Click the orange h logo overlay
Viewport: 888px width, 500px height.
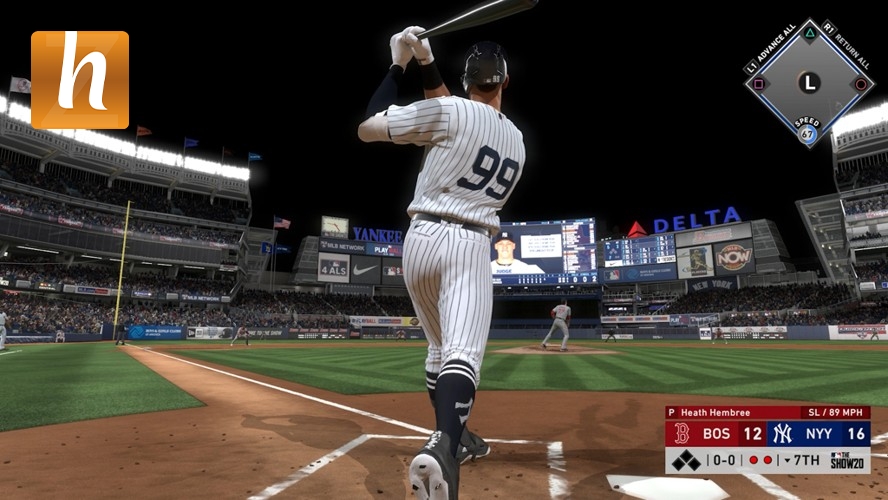pyautogui.click(x=80, y=80)
